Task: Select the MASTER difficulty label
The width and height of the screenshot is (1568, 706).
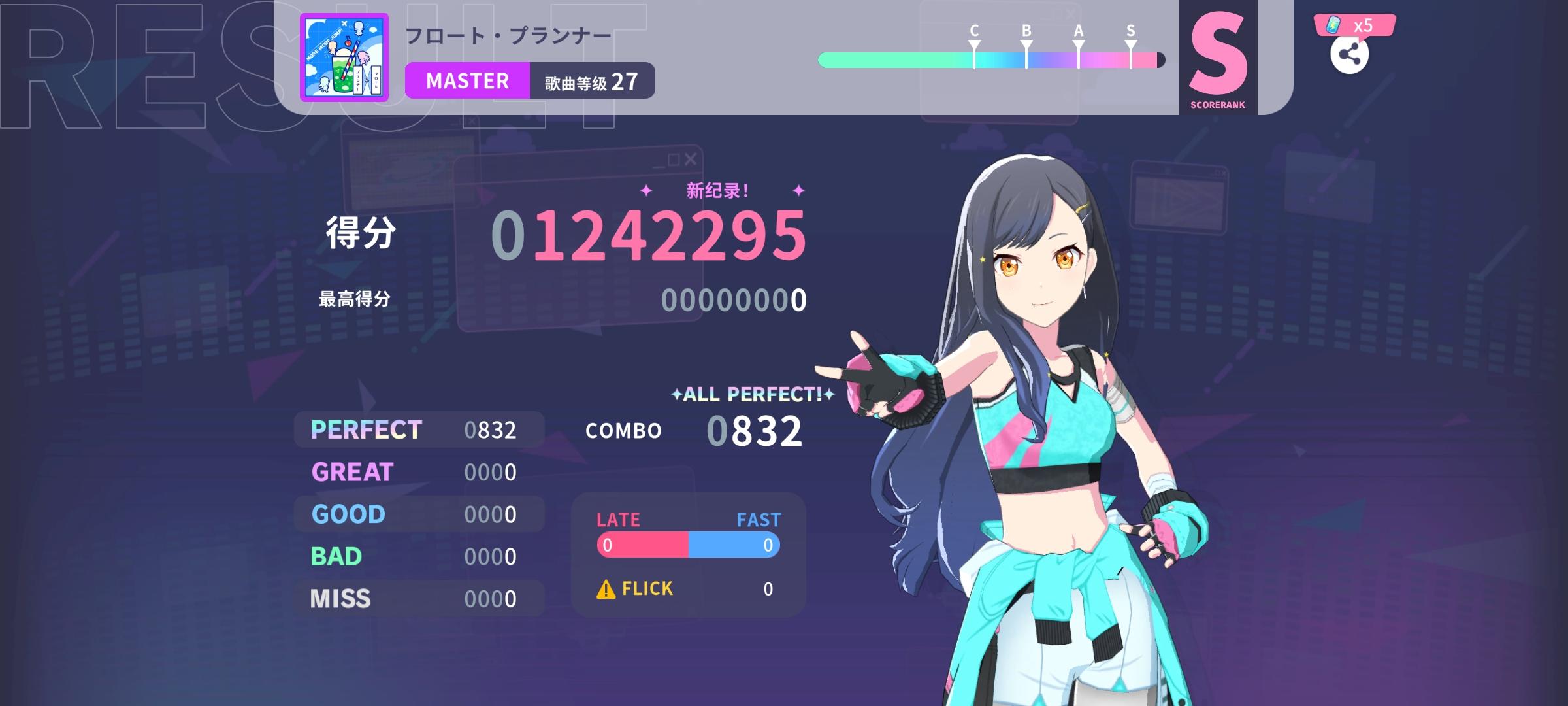Action: pos(466,80)
